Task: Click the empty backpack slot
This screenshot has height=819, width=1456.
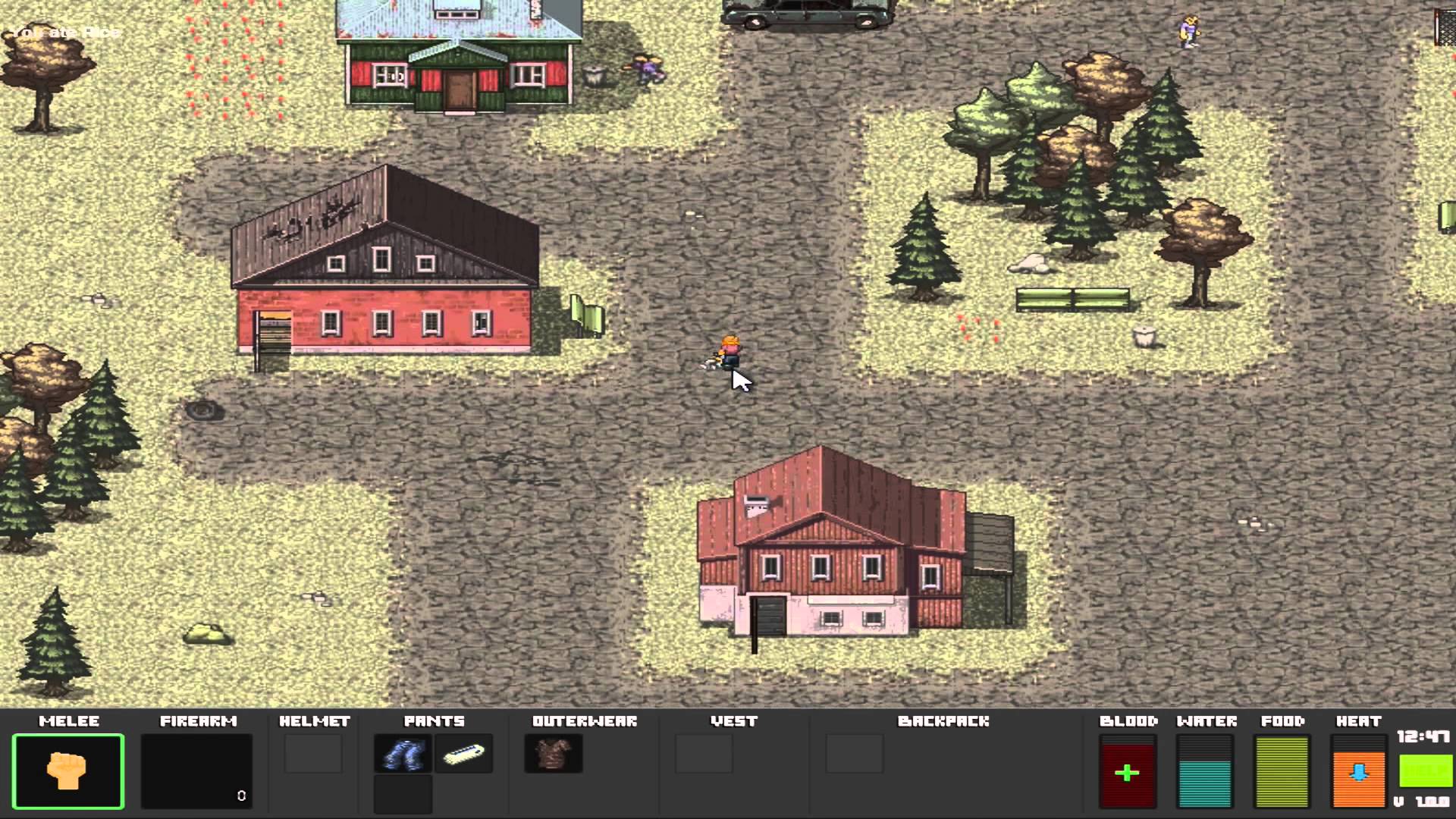Action: tap(854, 754)
